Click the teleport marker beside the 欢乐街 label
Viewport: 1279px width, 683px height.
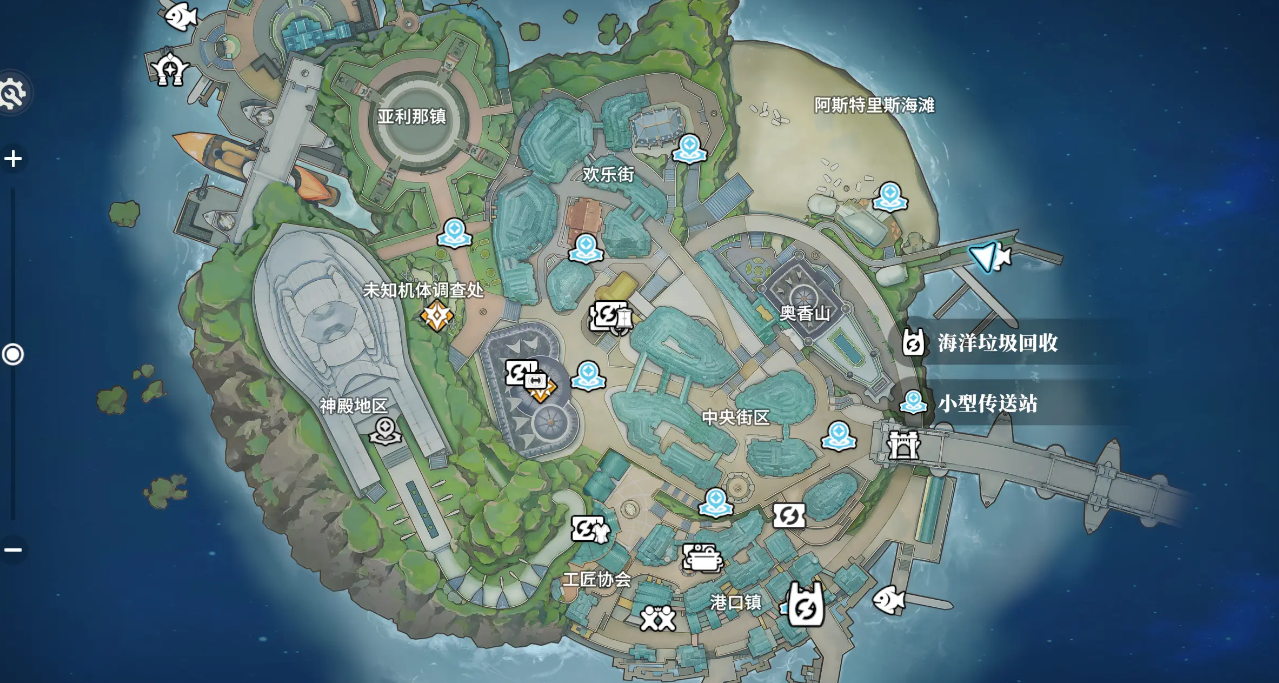pos(689,149)
